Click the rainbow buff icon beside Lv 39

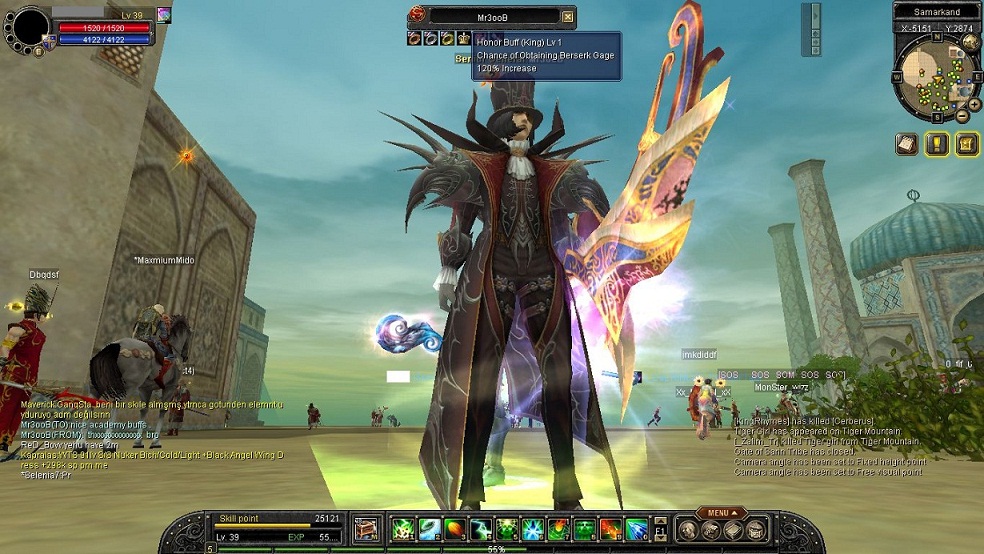pyautogui.click(x=164, y=15)
